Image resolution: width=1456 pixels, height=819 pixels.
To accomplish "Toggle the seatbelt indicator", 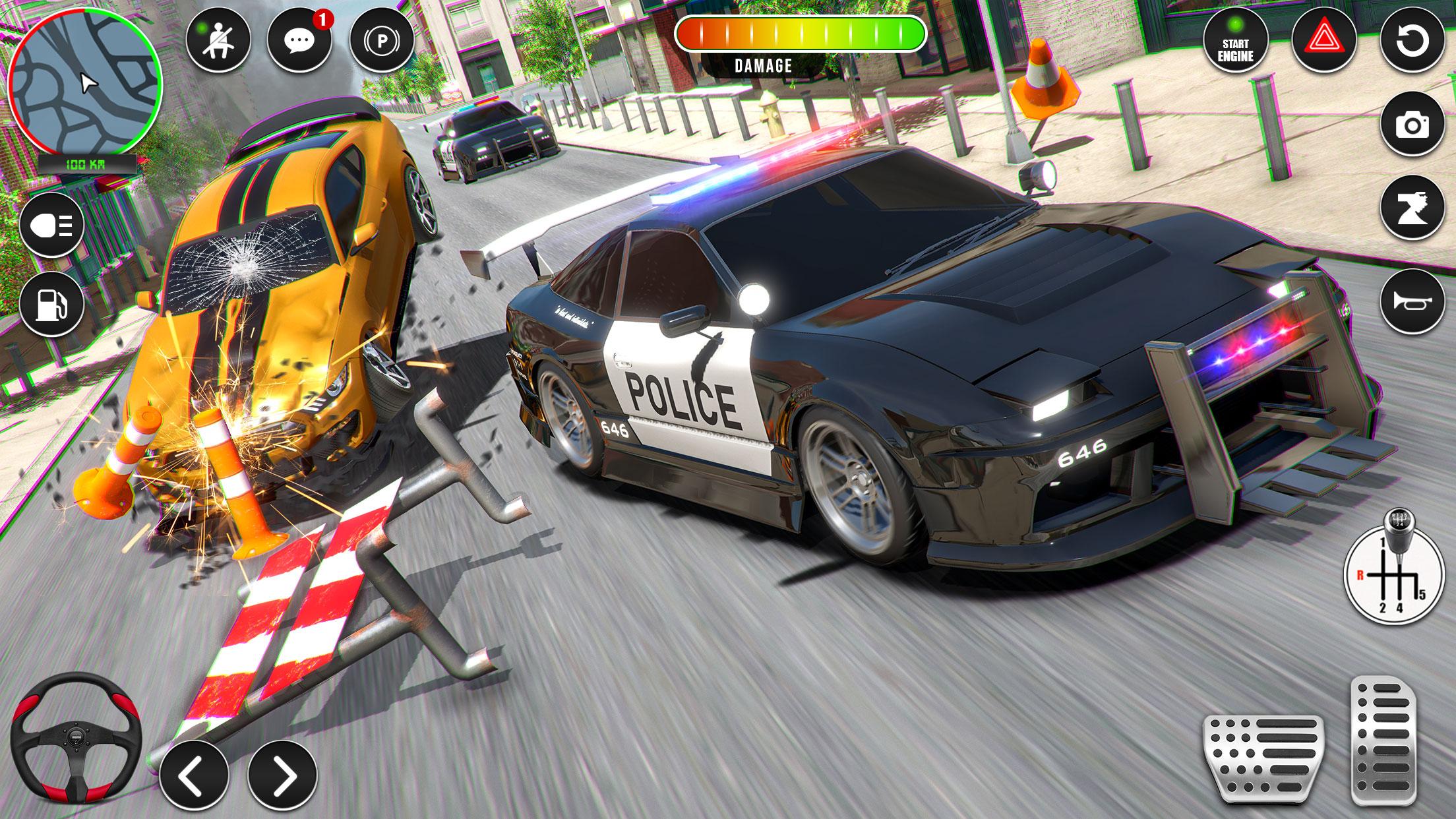I will pyautogui.click(x=218, y=41).
